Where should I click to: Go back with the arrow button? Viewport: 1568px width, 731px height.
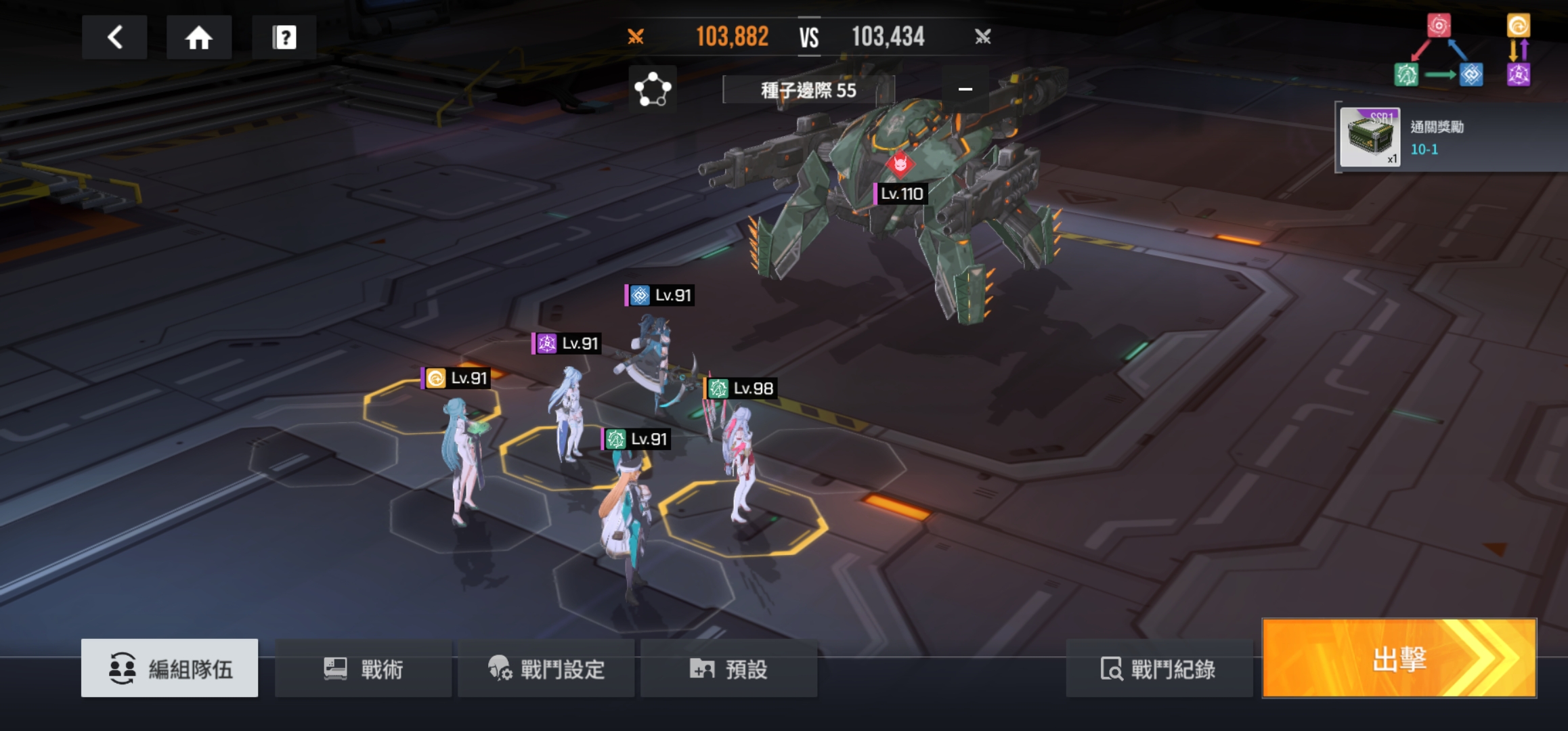[x=114, y=37]
